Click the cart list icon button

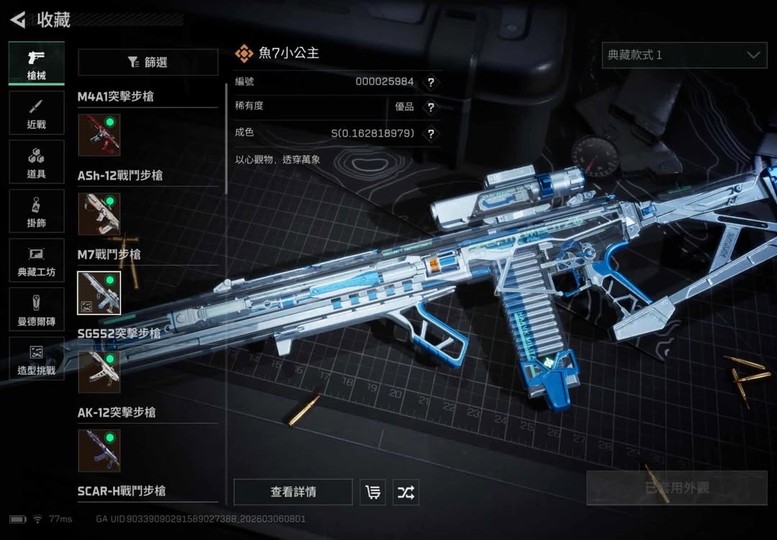[374, 492]
